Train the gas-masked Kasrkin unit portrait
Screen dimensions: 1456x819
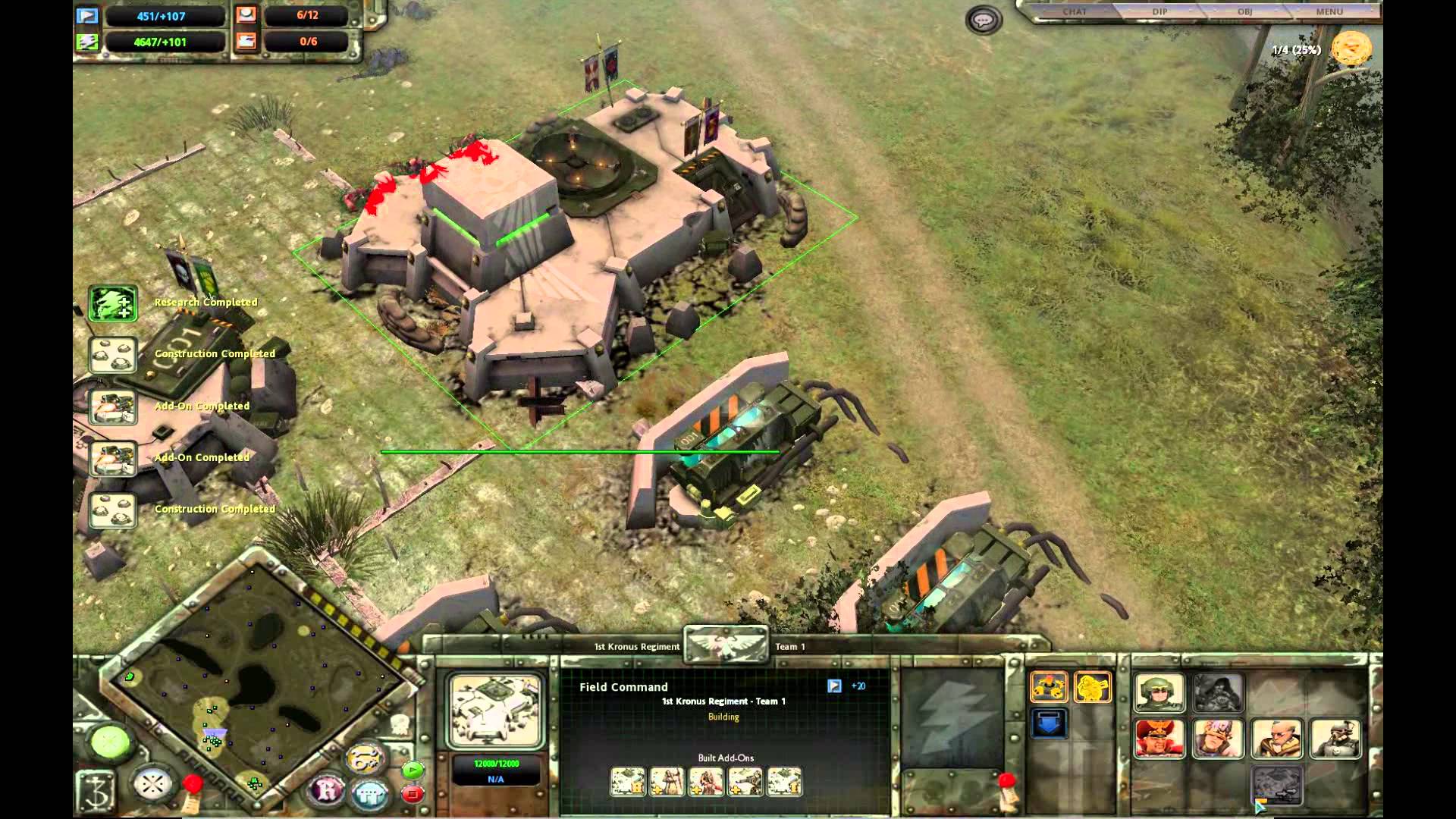tap(1335, 738)
